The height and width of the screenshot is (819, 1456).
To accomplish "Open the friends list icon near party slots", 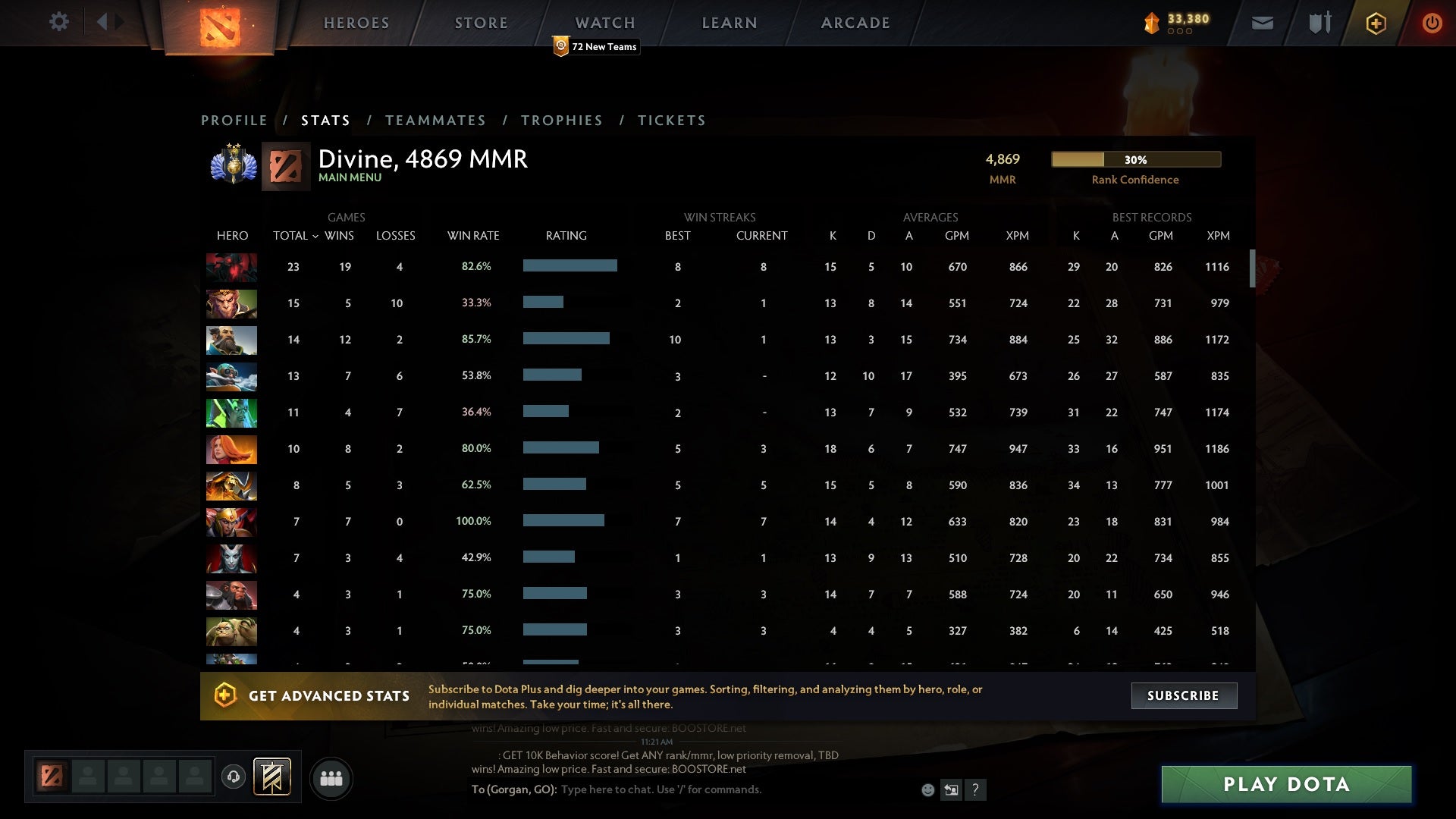I will coord(331,778).
